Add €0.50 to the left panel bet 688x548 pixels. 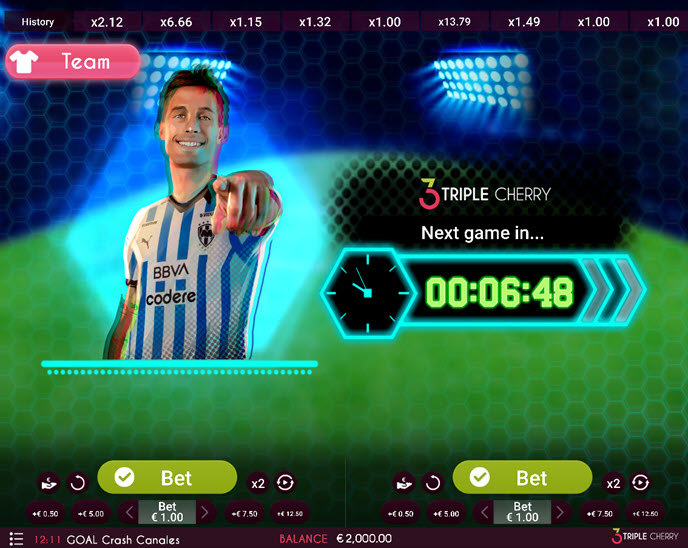click(x=45, y=513)
